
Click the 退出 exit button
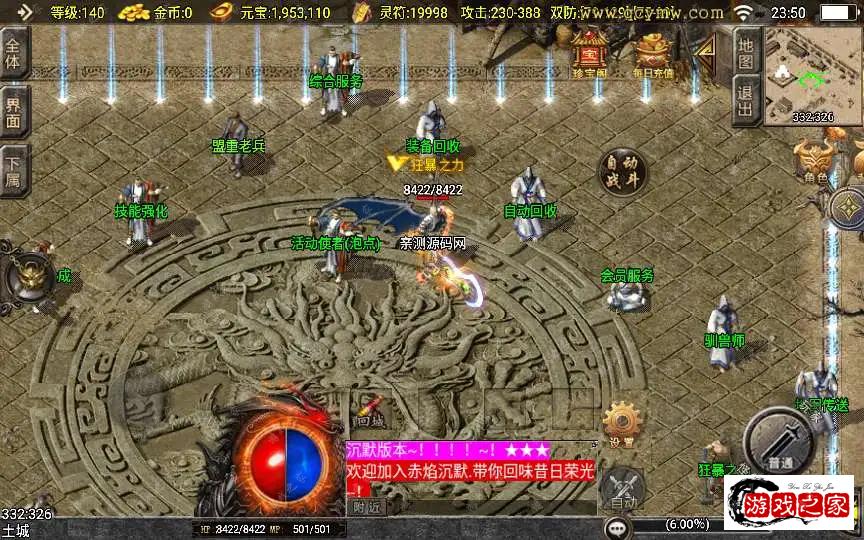coord(746,100)
